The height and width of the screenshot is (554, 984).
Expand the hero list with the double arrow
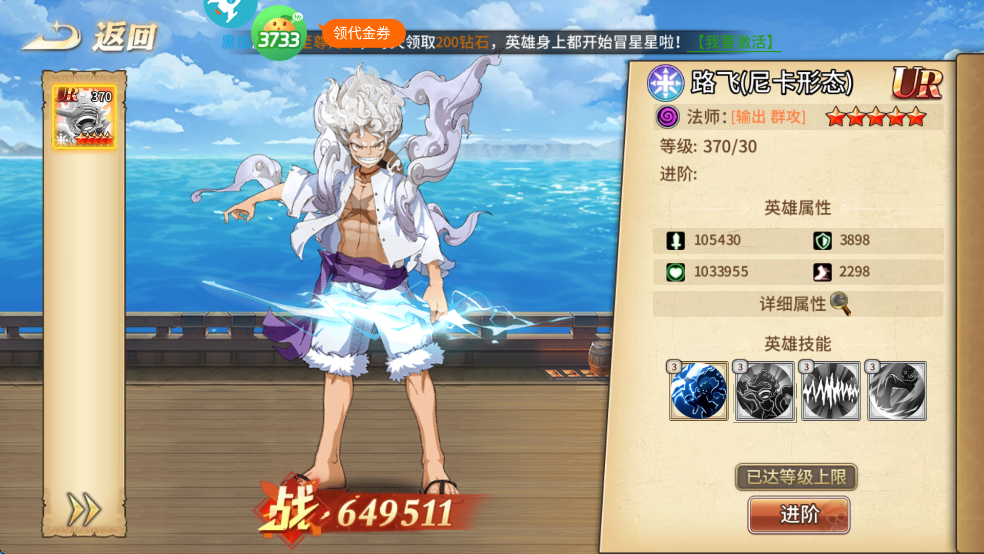click(84, 510)
